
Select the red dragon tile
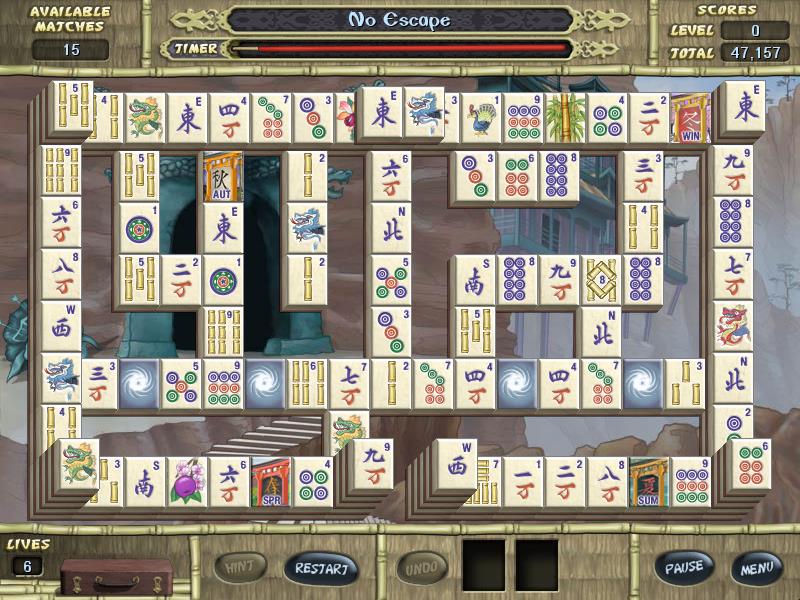click(732, 327)
